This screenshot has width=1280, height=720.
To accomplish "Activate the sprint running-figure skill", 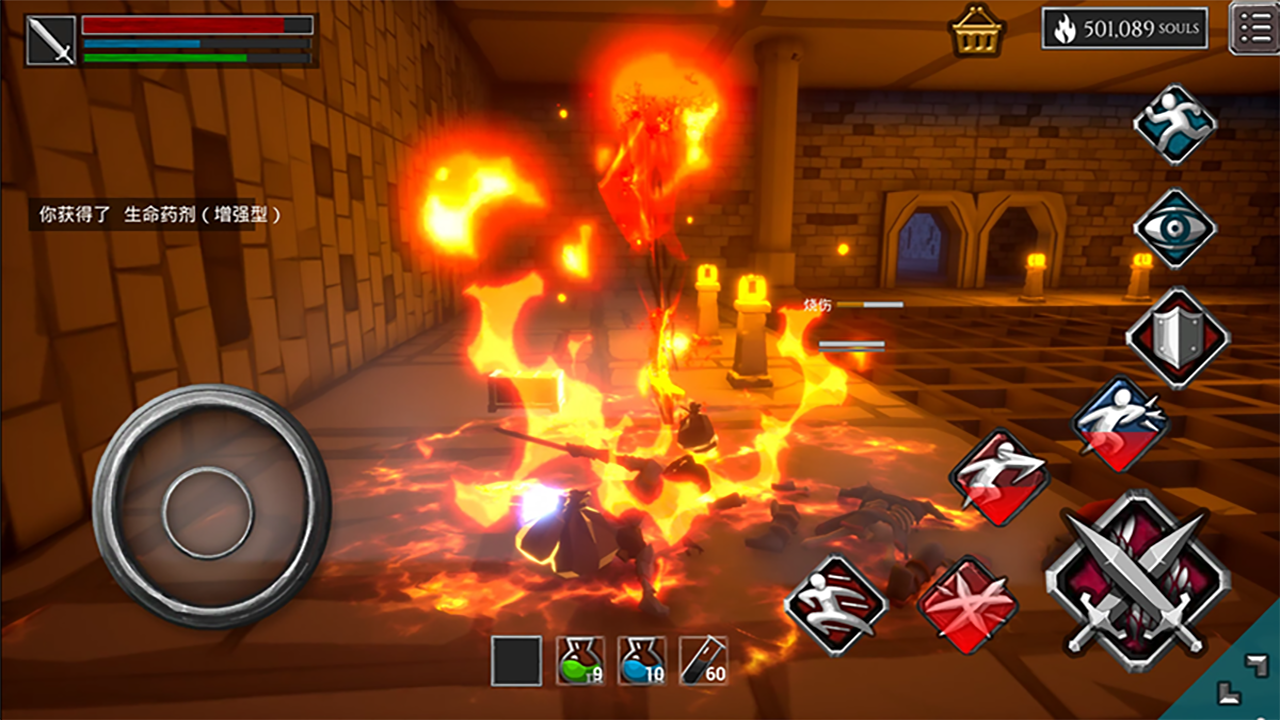I will pos(1174,124).
